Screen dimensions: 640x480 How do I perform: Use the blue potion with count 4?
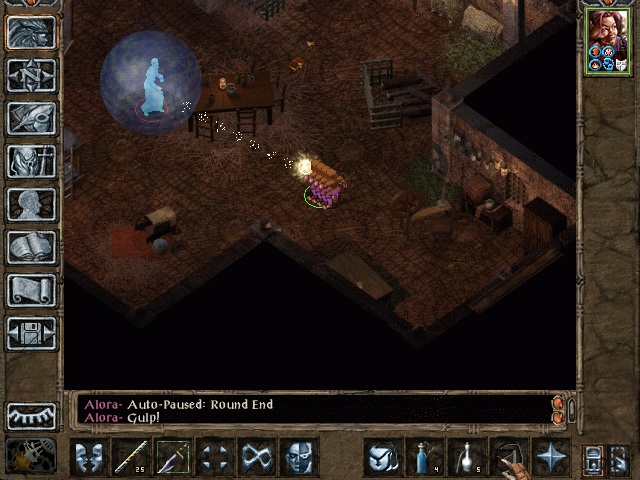(x=425, y=458)
